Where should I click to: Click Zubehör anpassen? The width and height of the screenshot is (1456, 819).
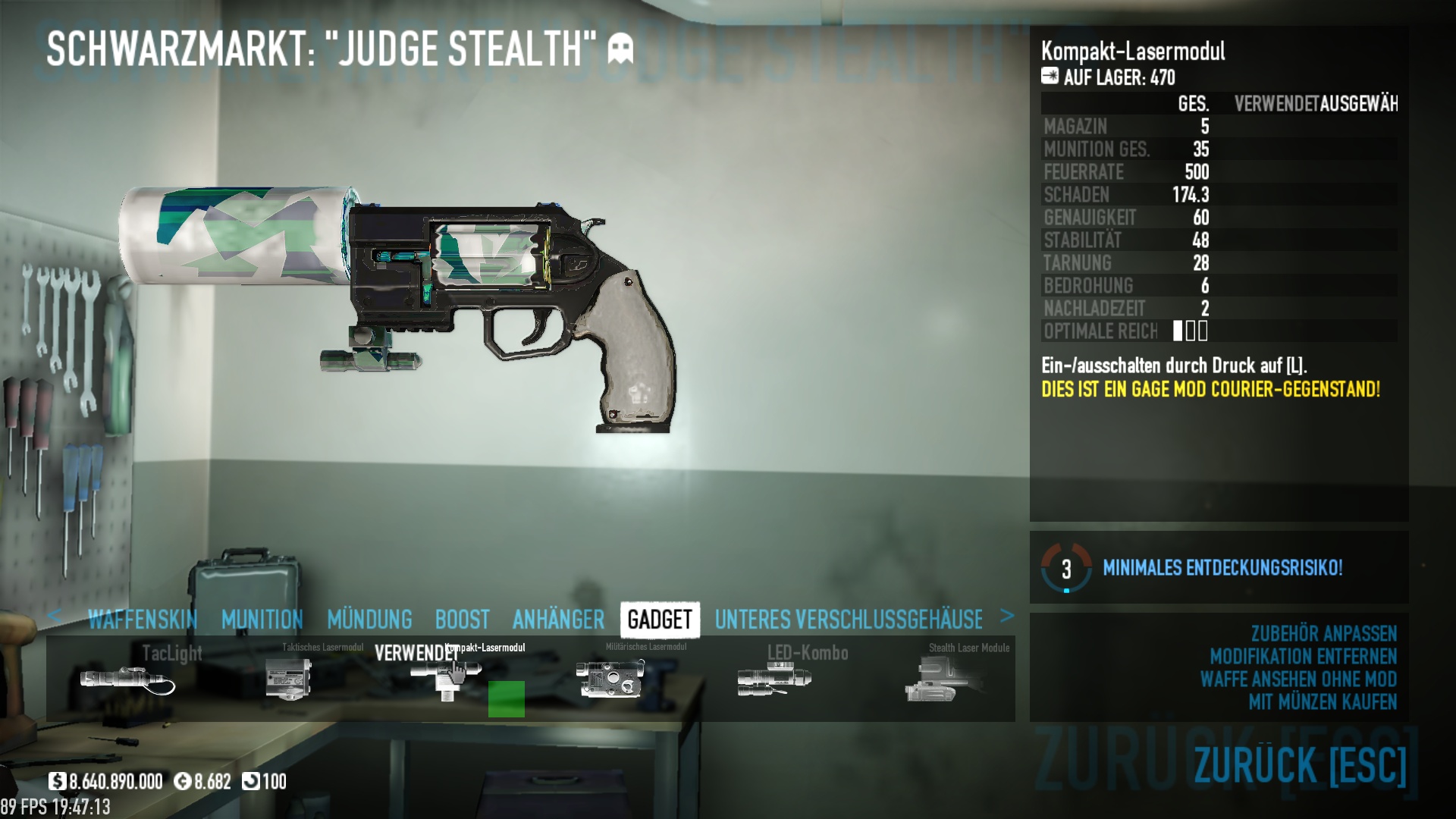(x=1323, y=634)
